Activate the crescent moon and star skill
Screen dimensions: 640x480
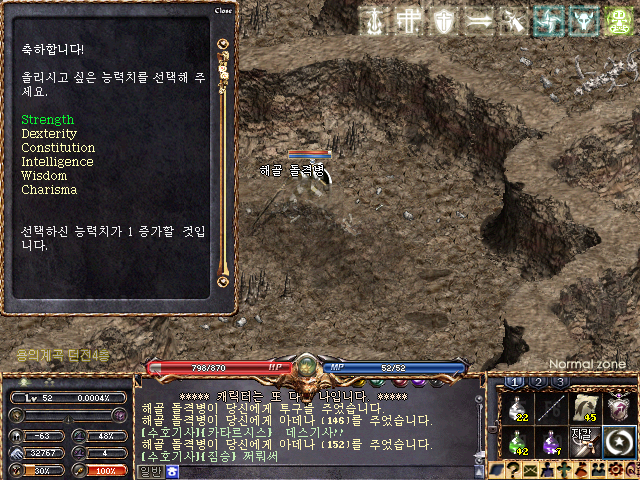pos(619,441)
